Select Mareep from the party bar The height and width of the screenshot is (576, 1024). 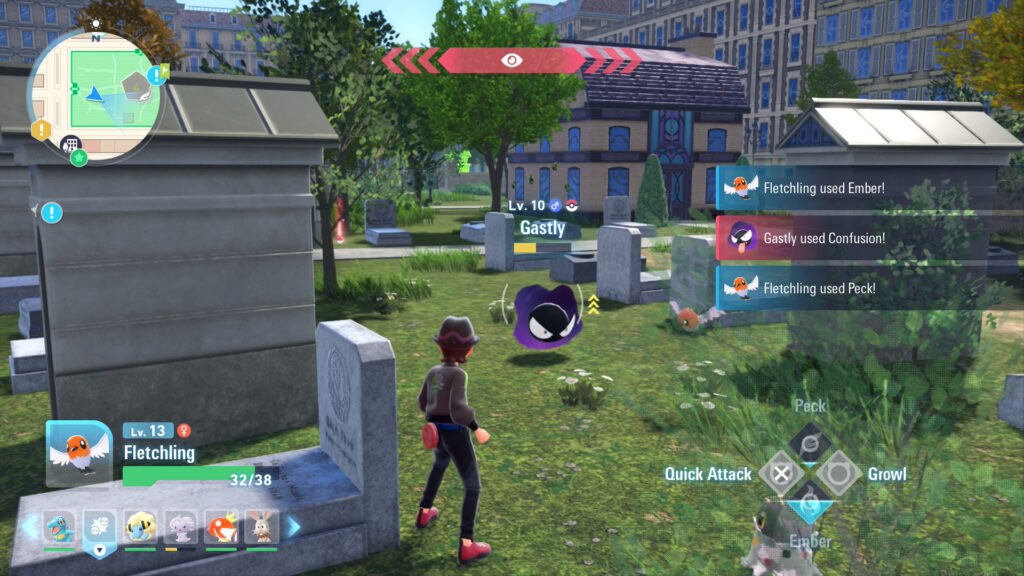140,526
